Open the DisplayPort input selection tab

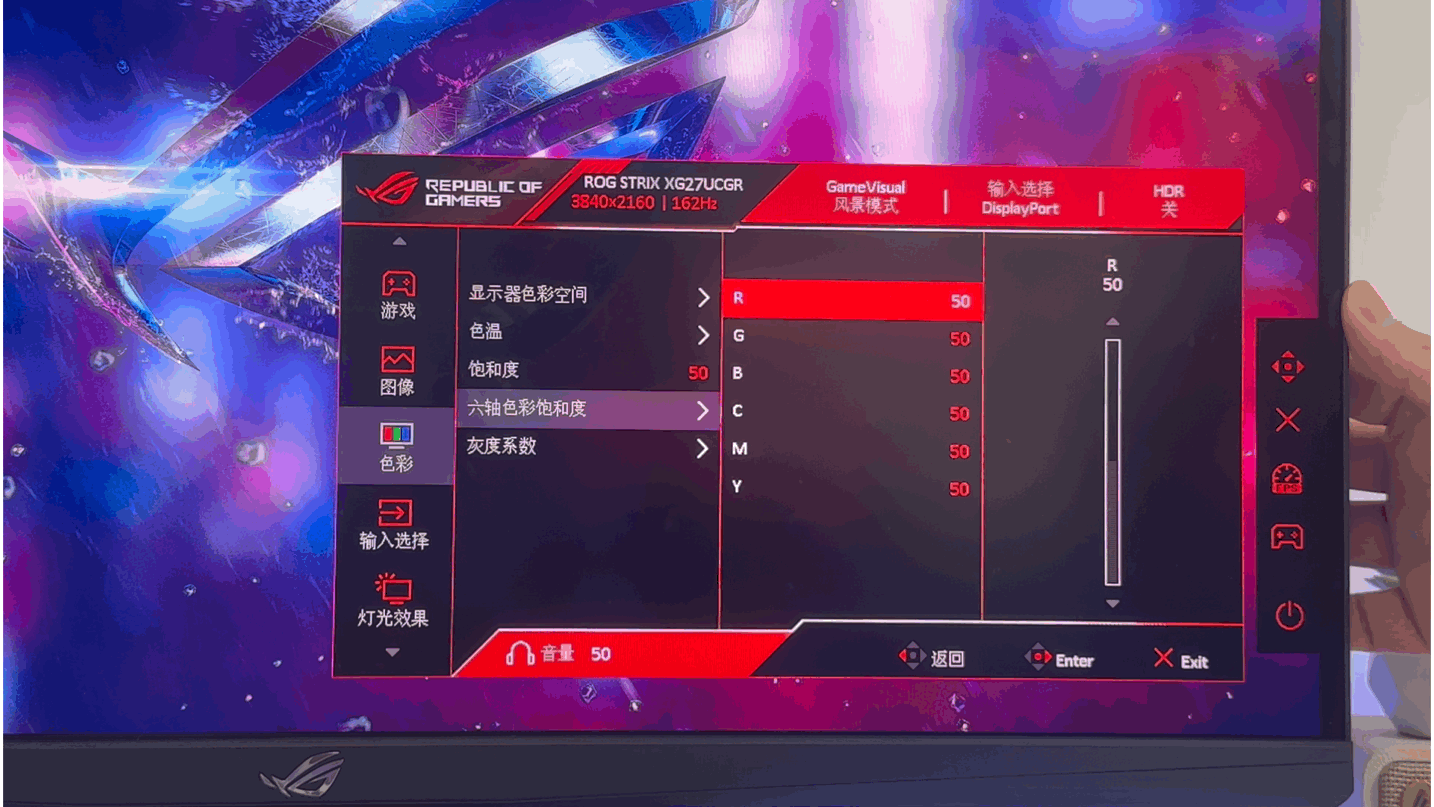tap(1021, 197)
